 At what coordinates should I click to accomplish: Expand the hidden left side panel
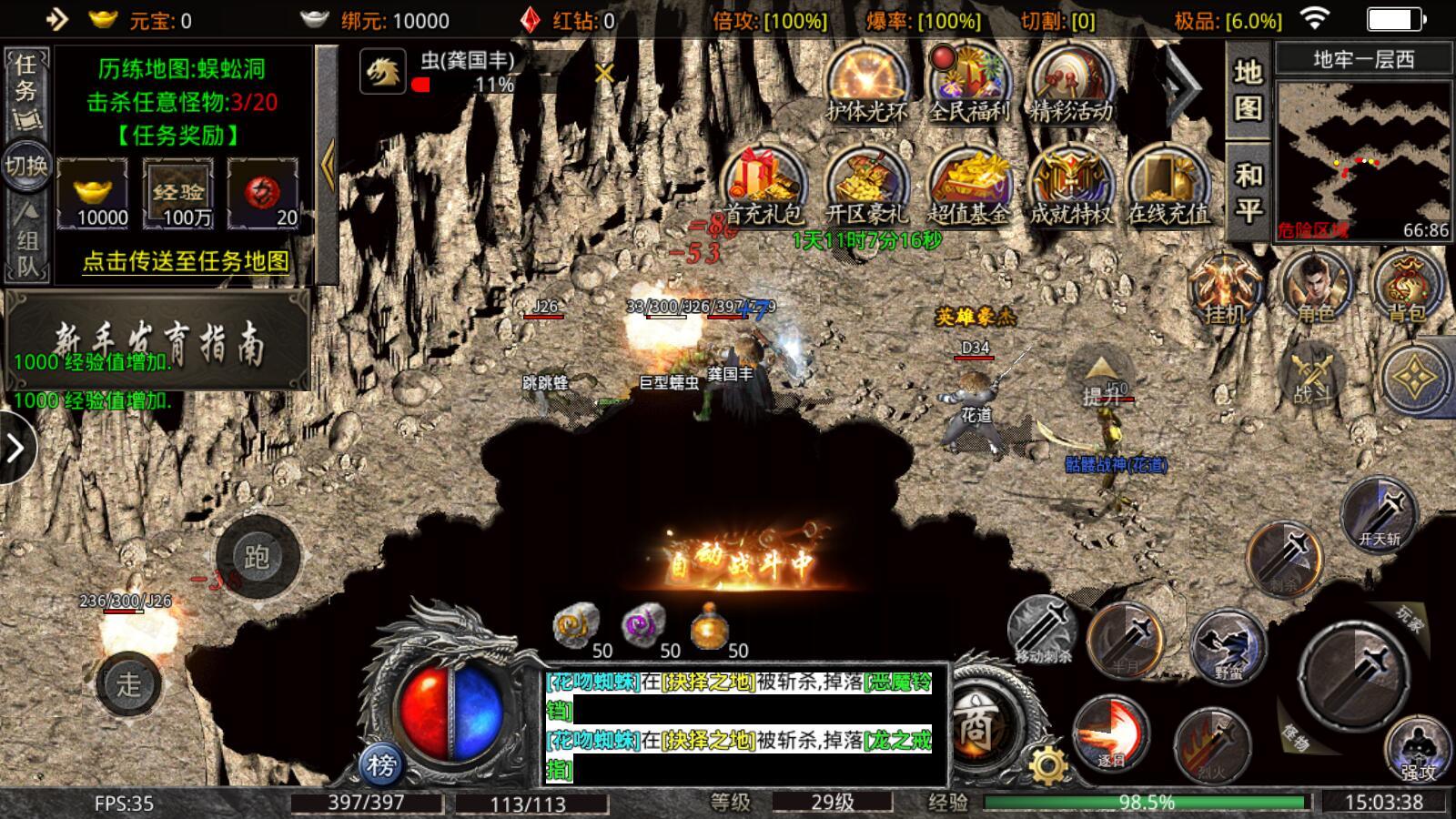[14, 446]
